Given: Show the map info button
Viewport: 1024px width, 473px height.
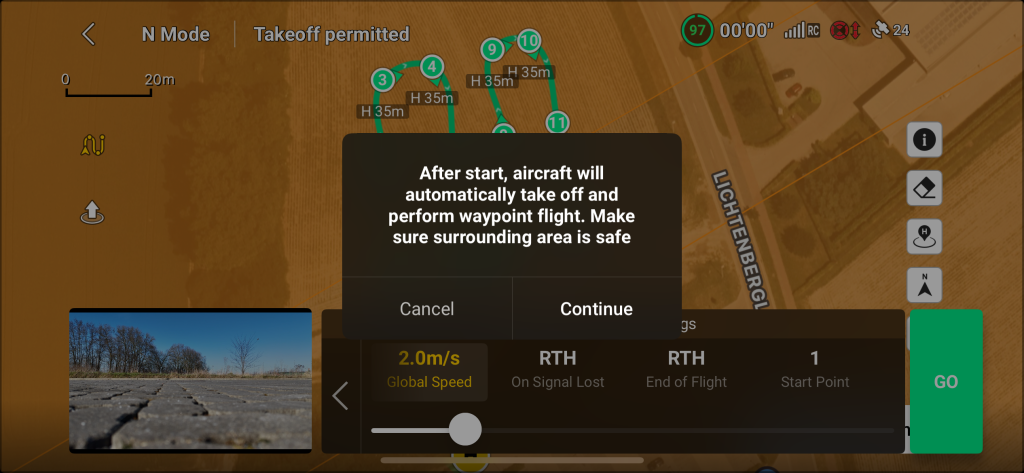Looking at the screenshot, I should click(924, 140).
